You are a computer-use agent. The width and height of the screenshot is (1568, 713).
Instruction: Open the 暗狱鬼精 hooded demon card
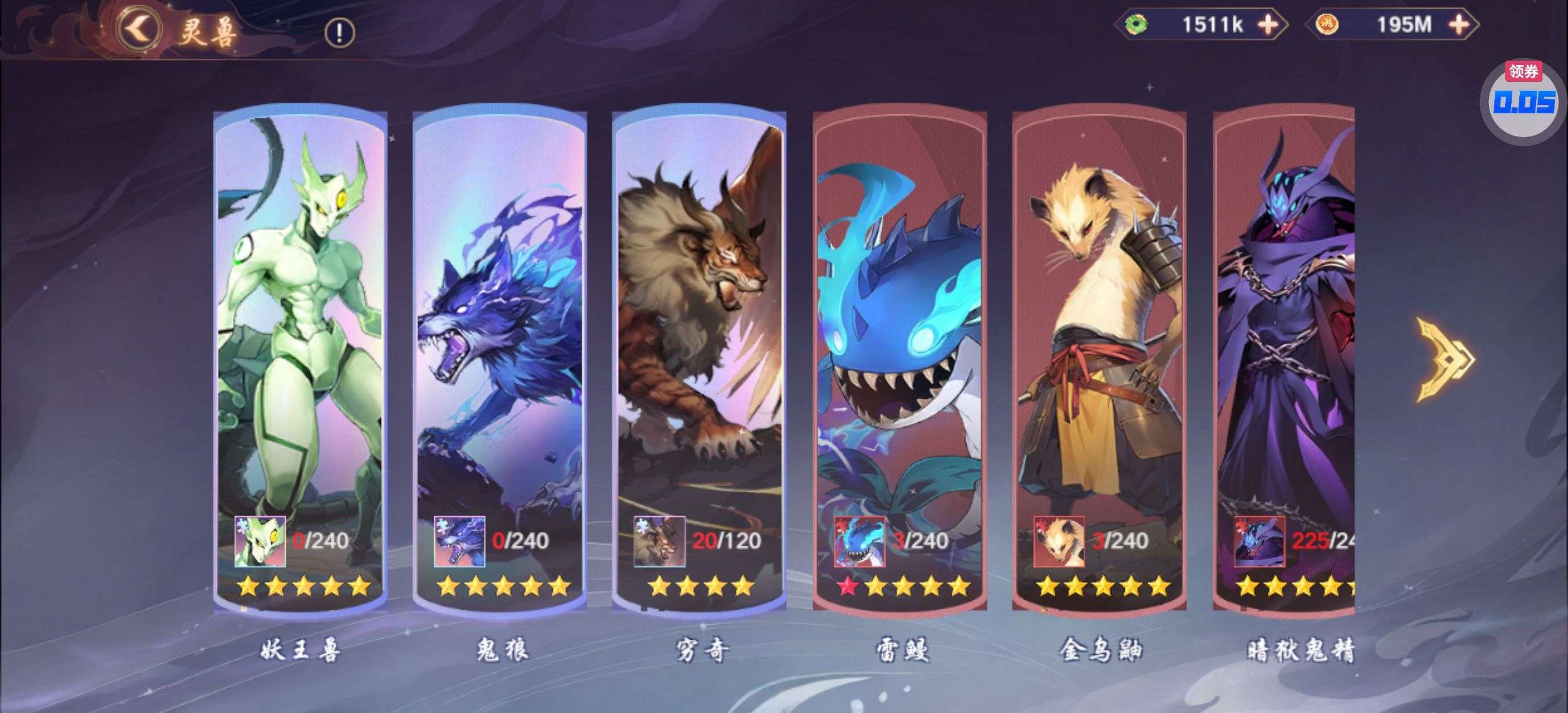pyautogui.click(x=1285, y=359)
